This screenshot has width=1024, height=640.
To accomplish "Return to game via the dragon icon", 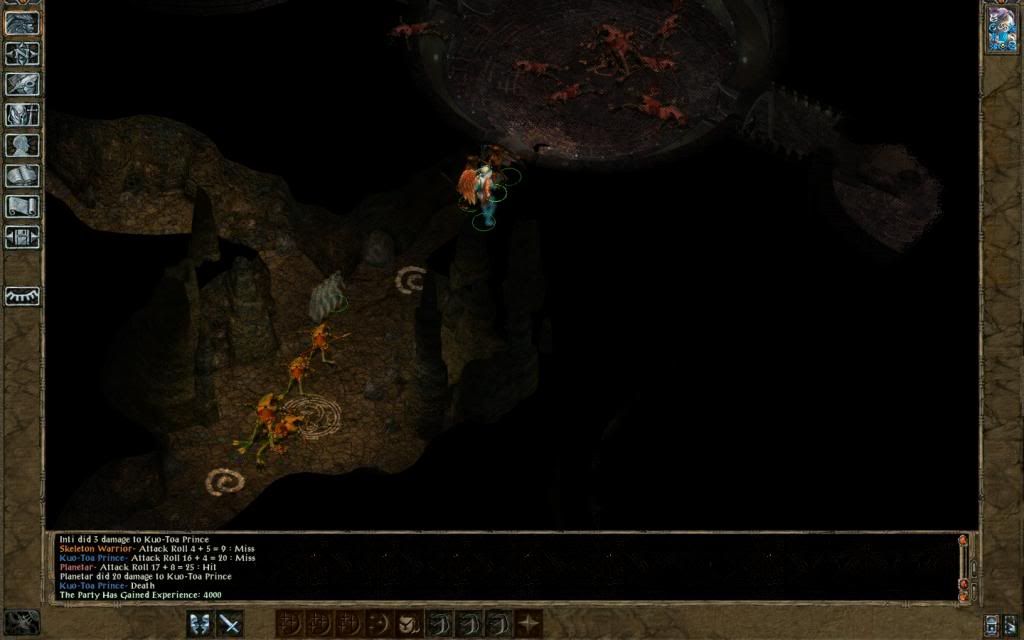I will tap(22, 22).
